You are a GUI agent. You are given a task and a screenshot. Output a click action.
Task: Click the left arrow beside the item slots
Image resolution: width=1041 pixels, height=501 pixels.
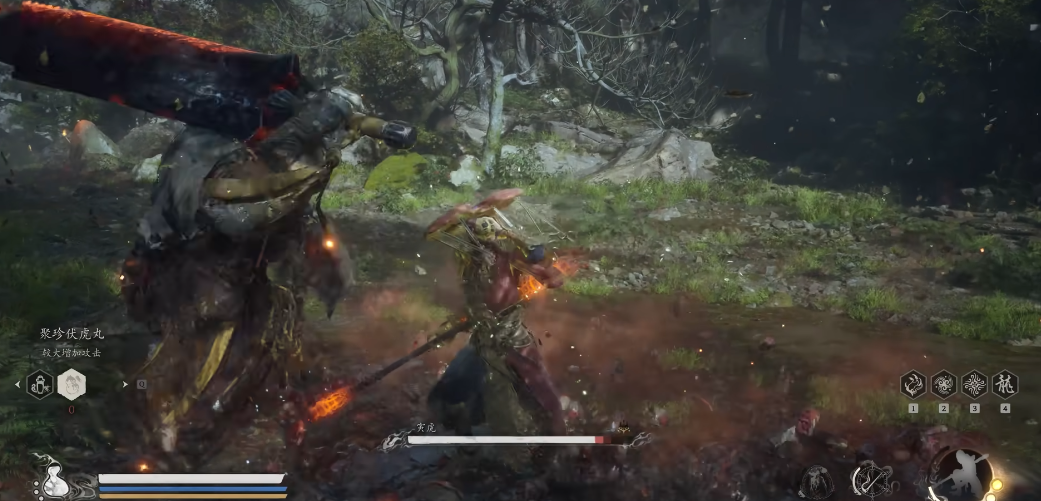coord(17,384)
